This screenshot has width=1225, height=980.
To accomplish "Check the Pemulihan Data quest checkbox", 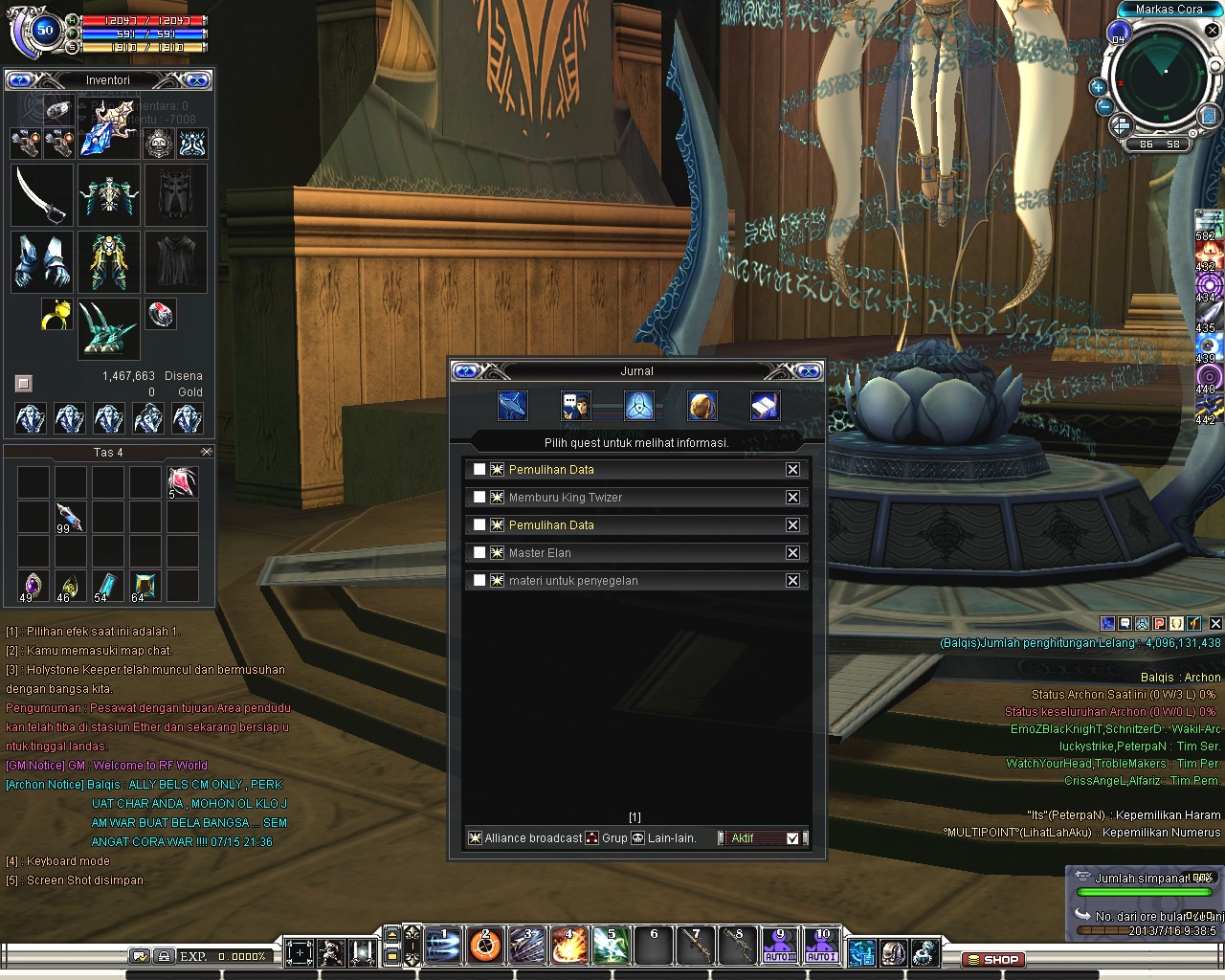I will [x=479, y=469].
